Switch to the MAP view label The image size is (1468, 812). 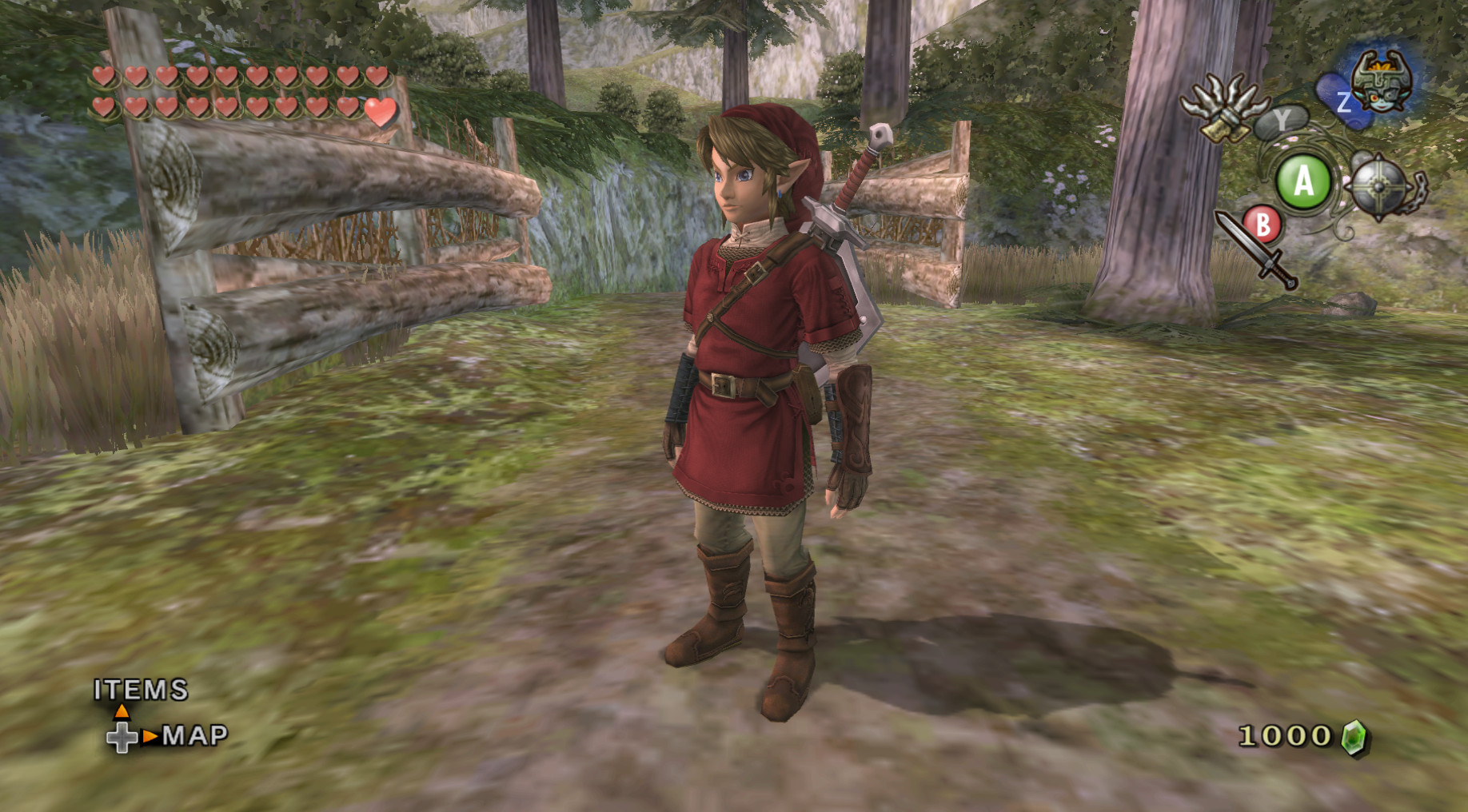(192, 737)
